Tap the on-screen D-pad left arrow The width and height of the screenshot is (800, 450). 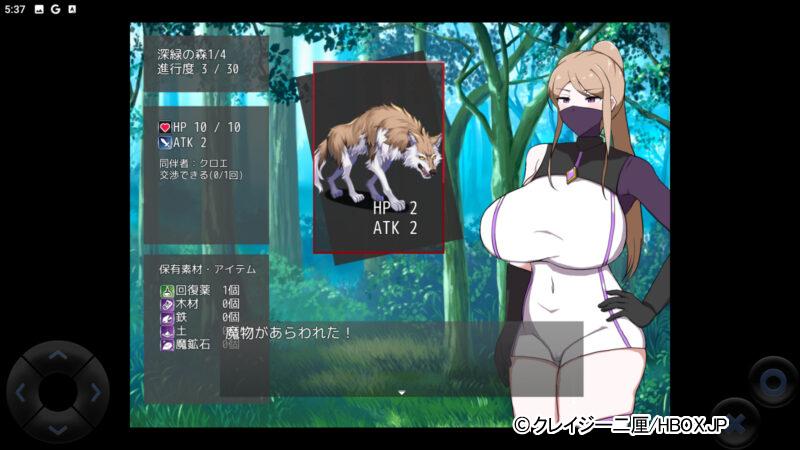click(x=22, y=392)
